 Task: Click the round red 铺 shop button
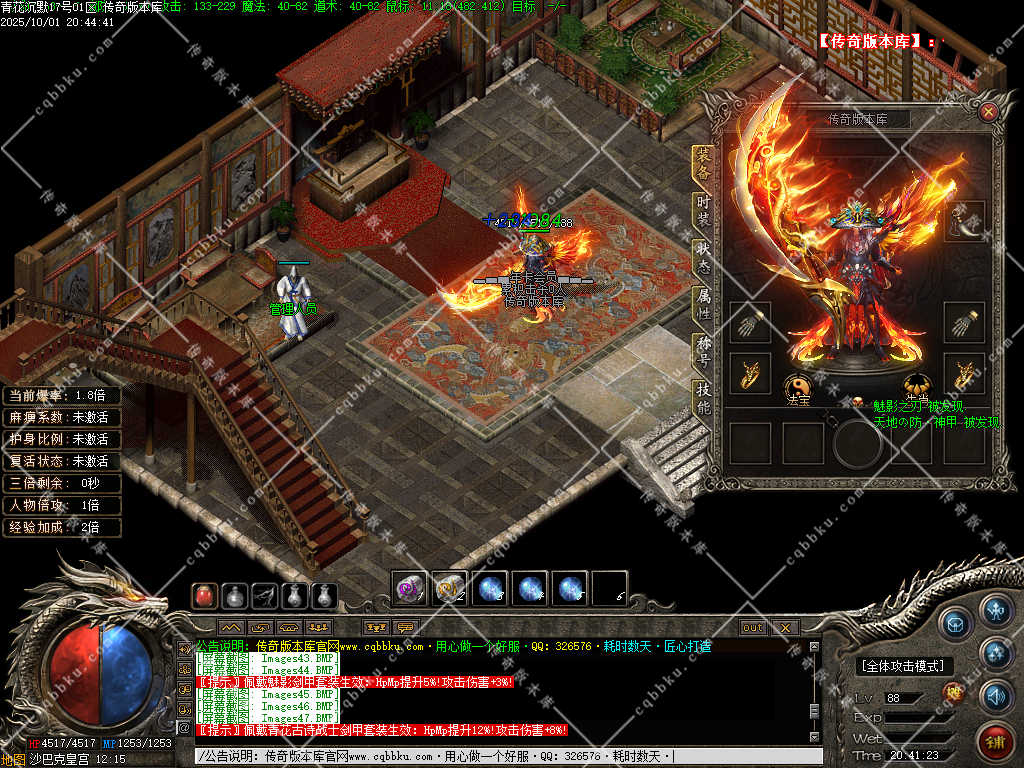(x=994, y=741)
